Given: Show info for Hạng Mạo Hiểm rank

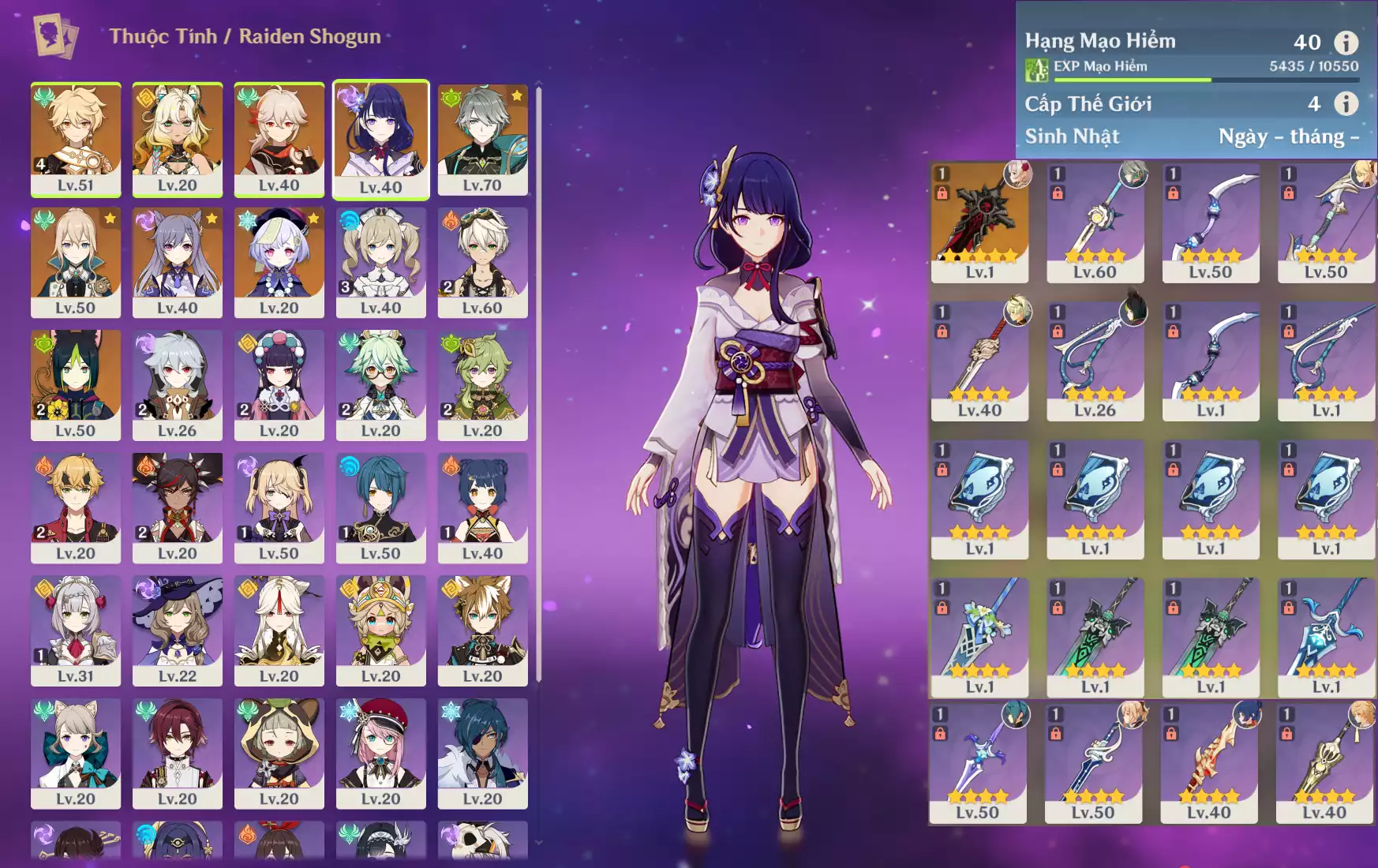Looking at the screenshot, I should pyautogui.click(x=1346, y=42).
